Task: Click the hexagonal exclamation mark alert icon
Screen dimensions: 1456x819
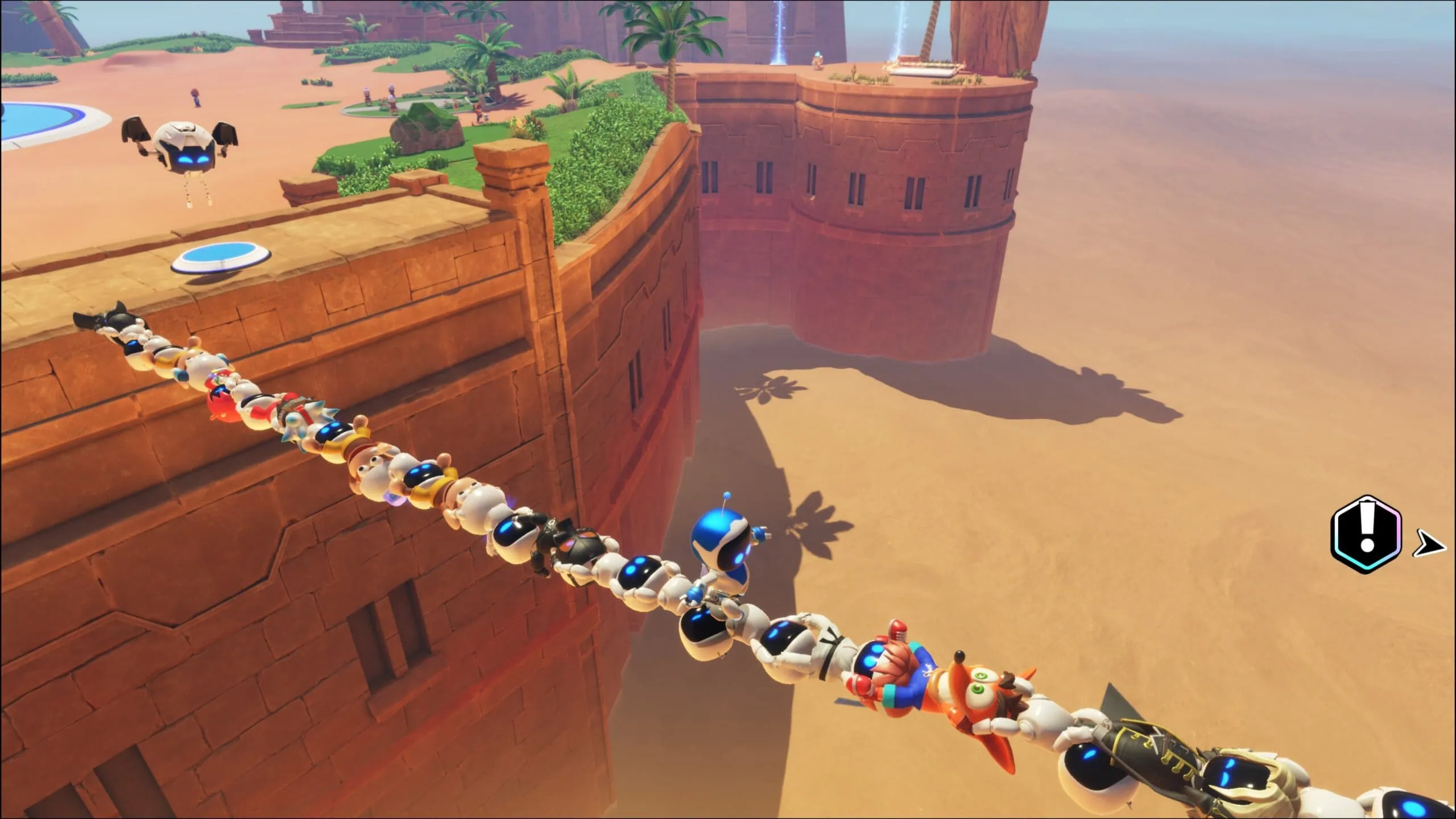Action: point(1366,533)
